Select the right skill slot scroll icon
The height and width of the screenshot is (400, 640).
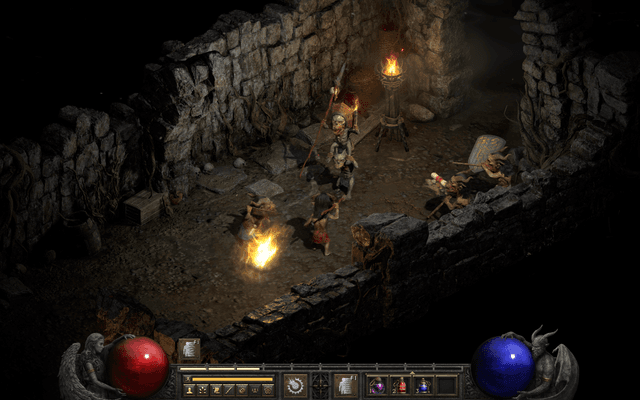tap(346, 385)
